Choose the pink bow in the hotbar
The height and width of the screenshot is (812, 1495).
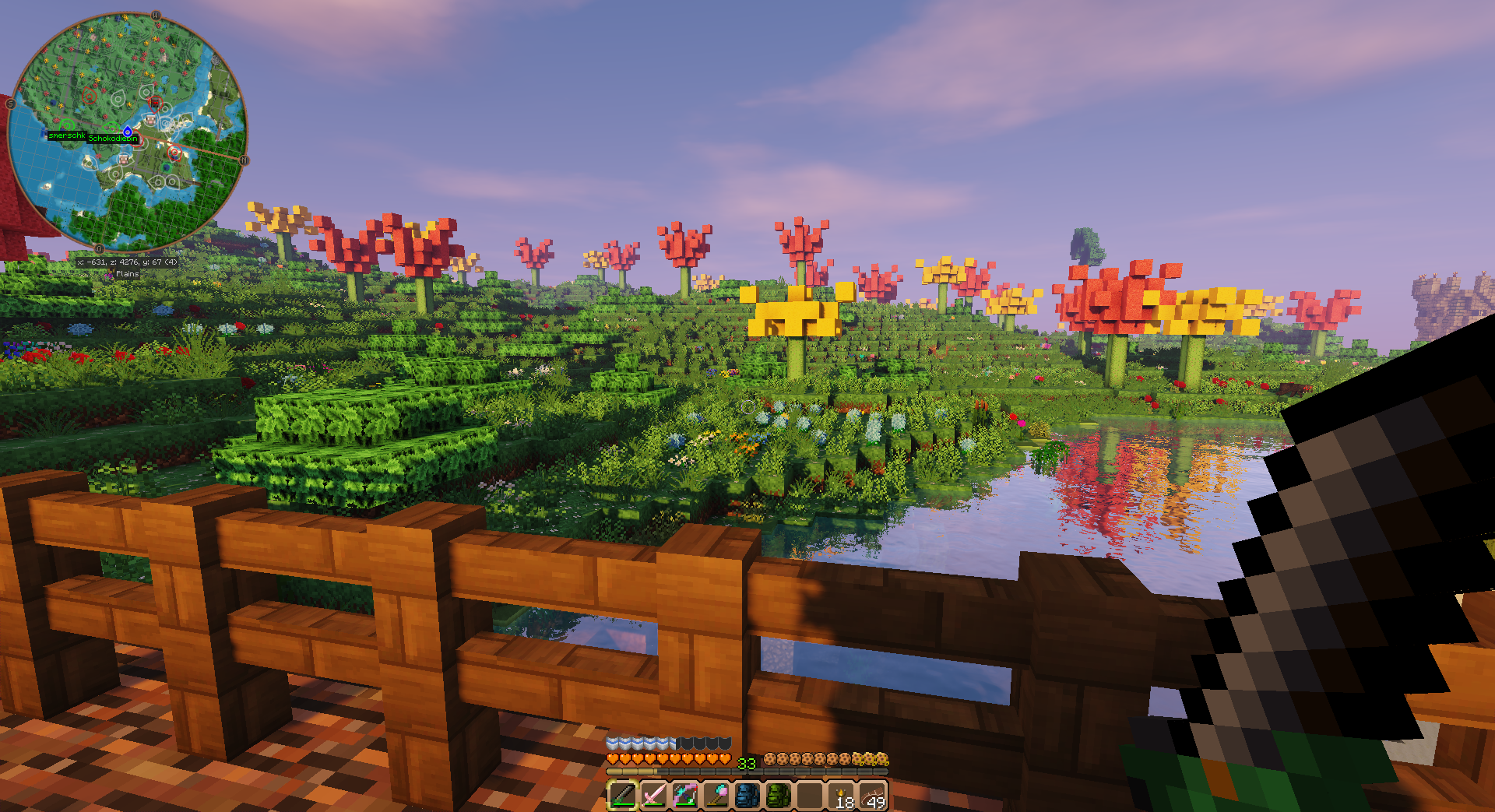click(685, 795)
